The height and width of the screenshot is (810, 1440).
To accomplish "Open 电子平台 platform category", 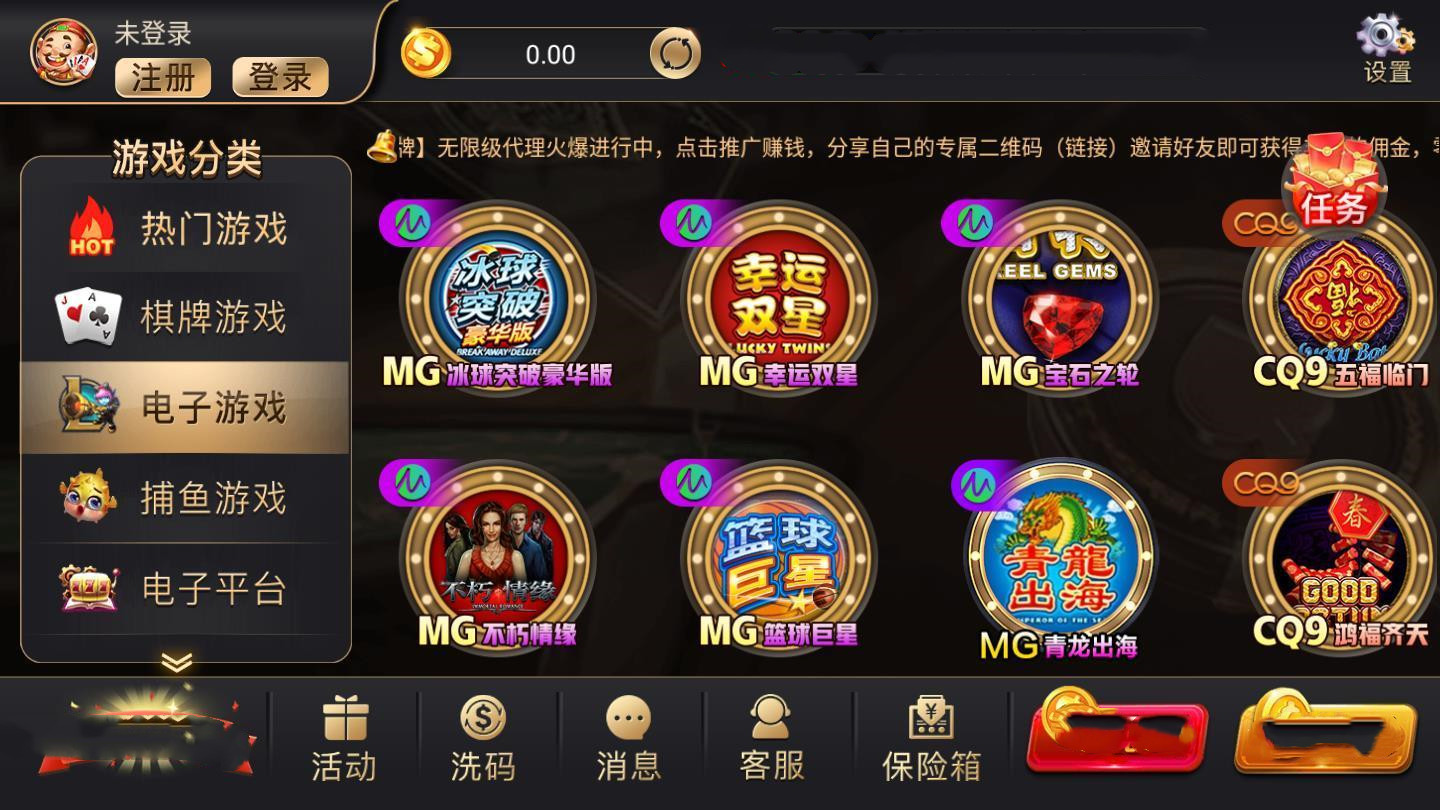I will click(x=185, y=590).
